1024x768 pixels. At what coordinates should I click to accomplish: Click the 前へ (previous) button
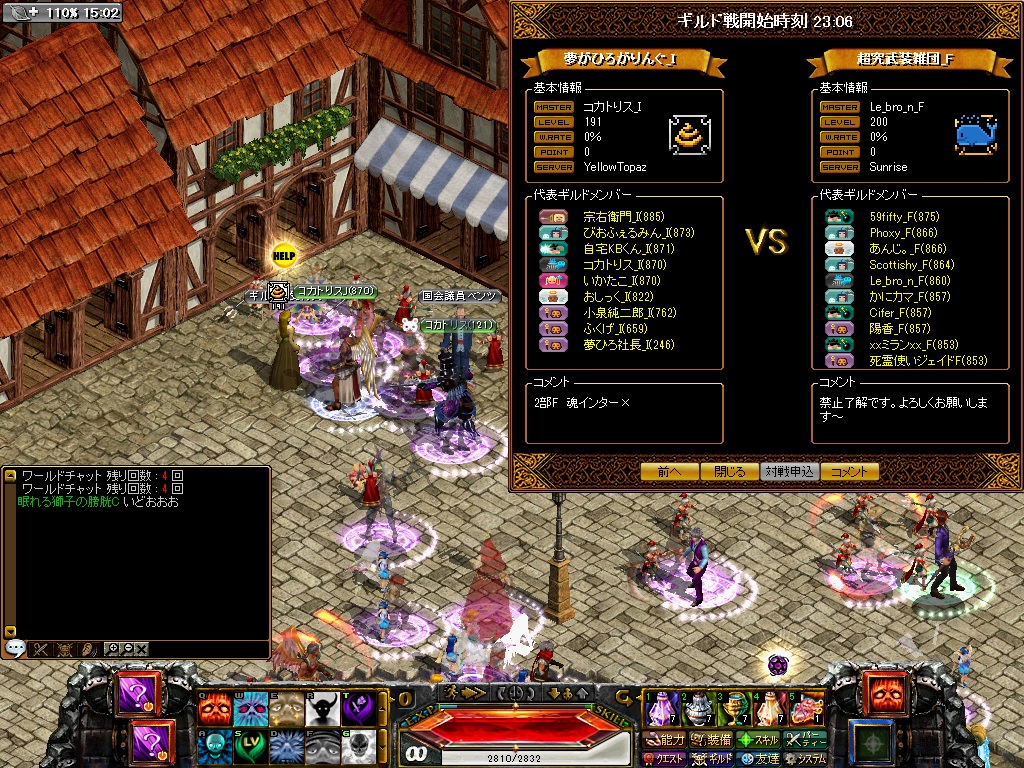click(x=670, y=471)
